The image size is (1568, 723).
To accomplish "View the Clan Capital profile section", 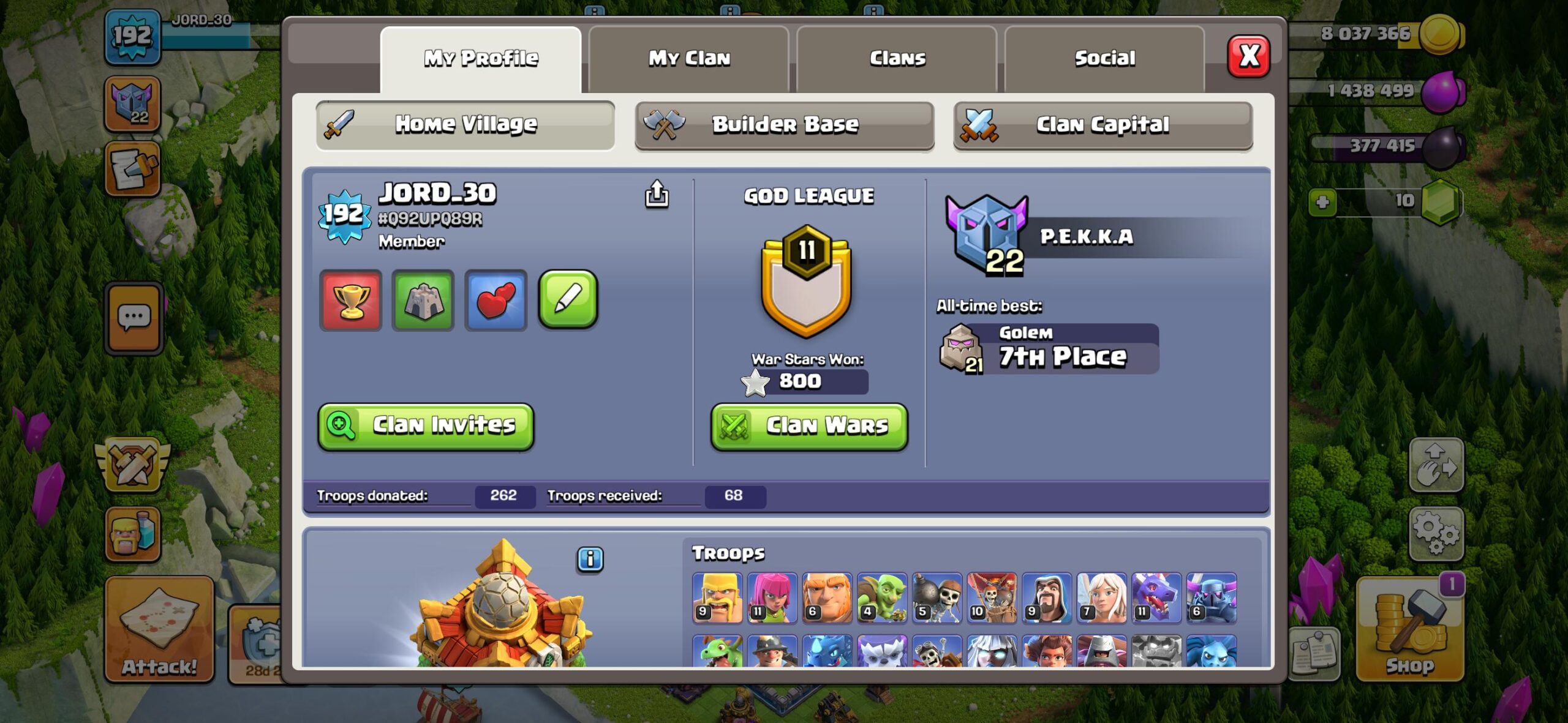I will point(1102,125).
